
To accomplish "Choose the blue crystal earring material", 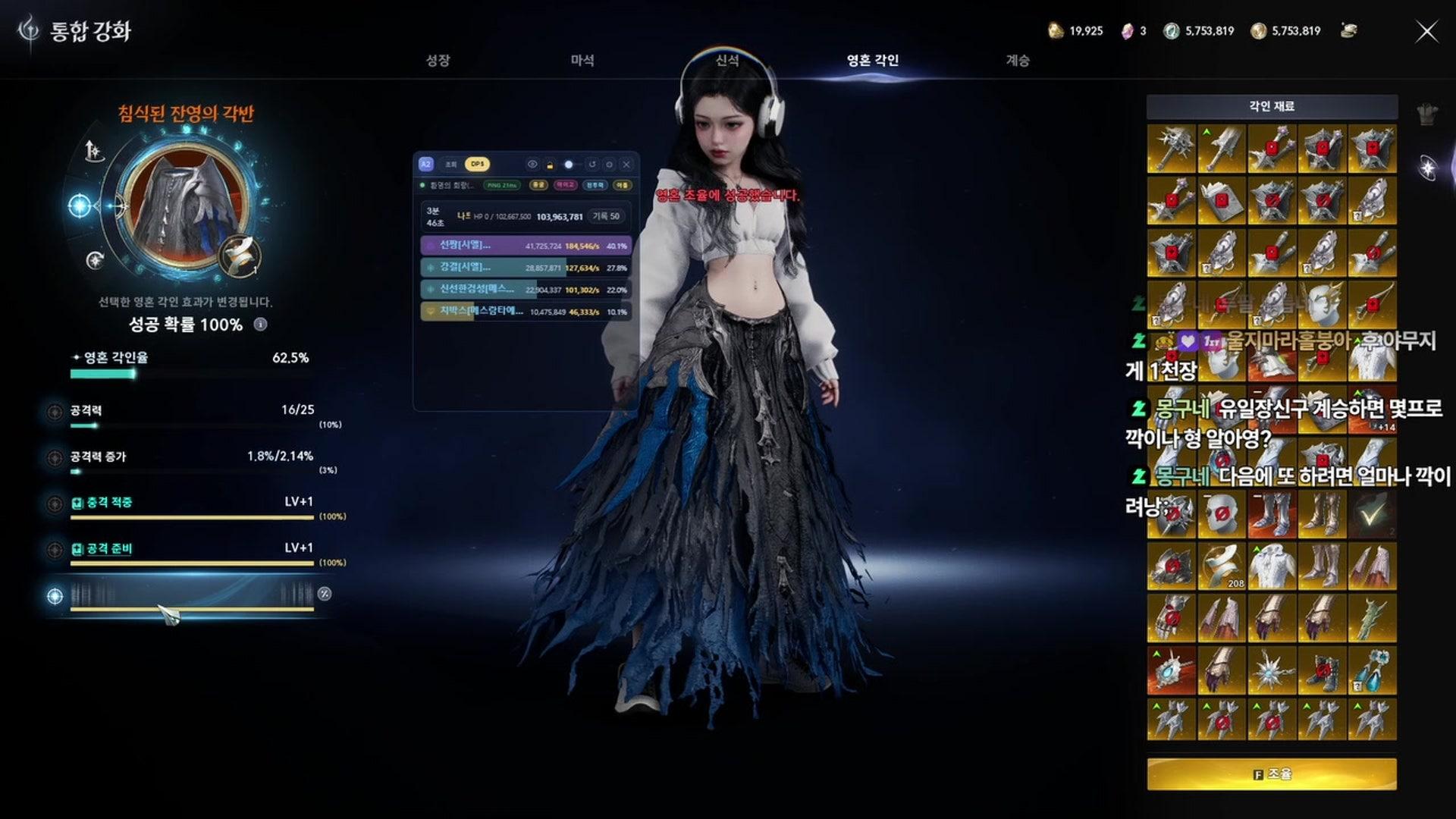I will click(1372, 670).
